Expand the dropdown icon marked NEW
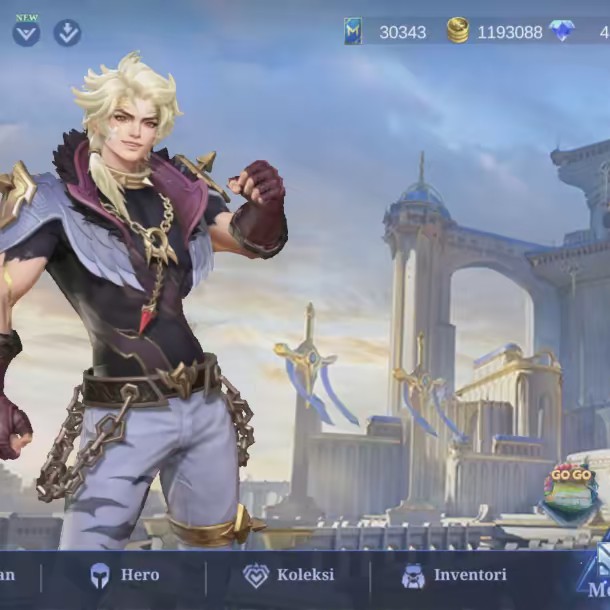The width and height of the screenshot is (610, 610). pyautogui.click(x=26, y=32)
